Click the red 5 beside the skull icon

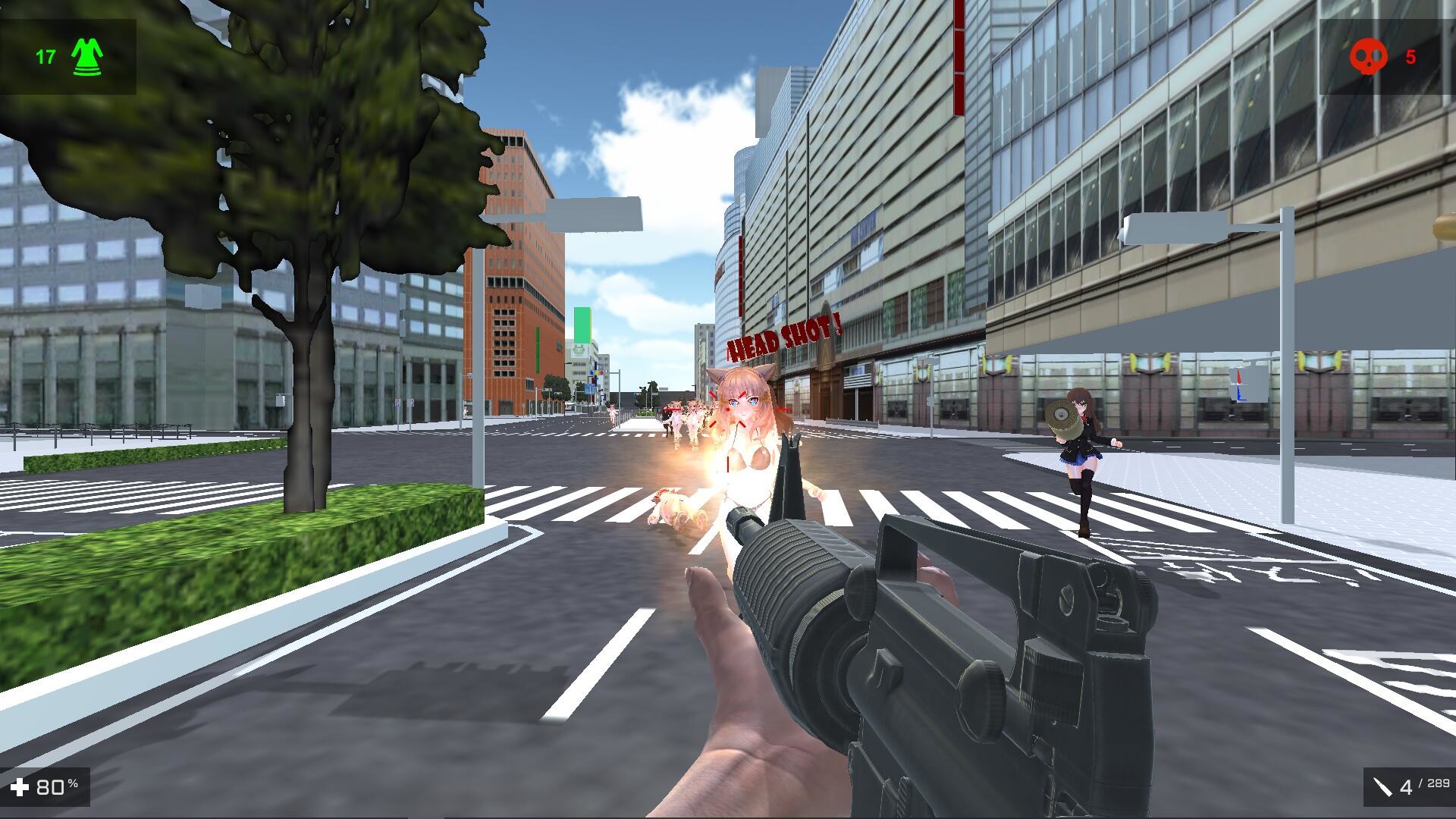pos(1411,56)
